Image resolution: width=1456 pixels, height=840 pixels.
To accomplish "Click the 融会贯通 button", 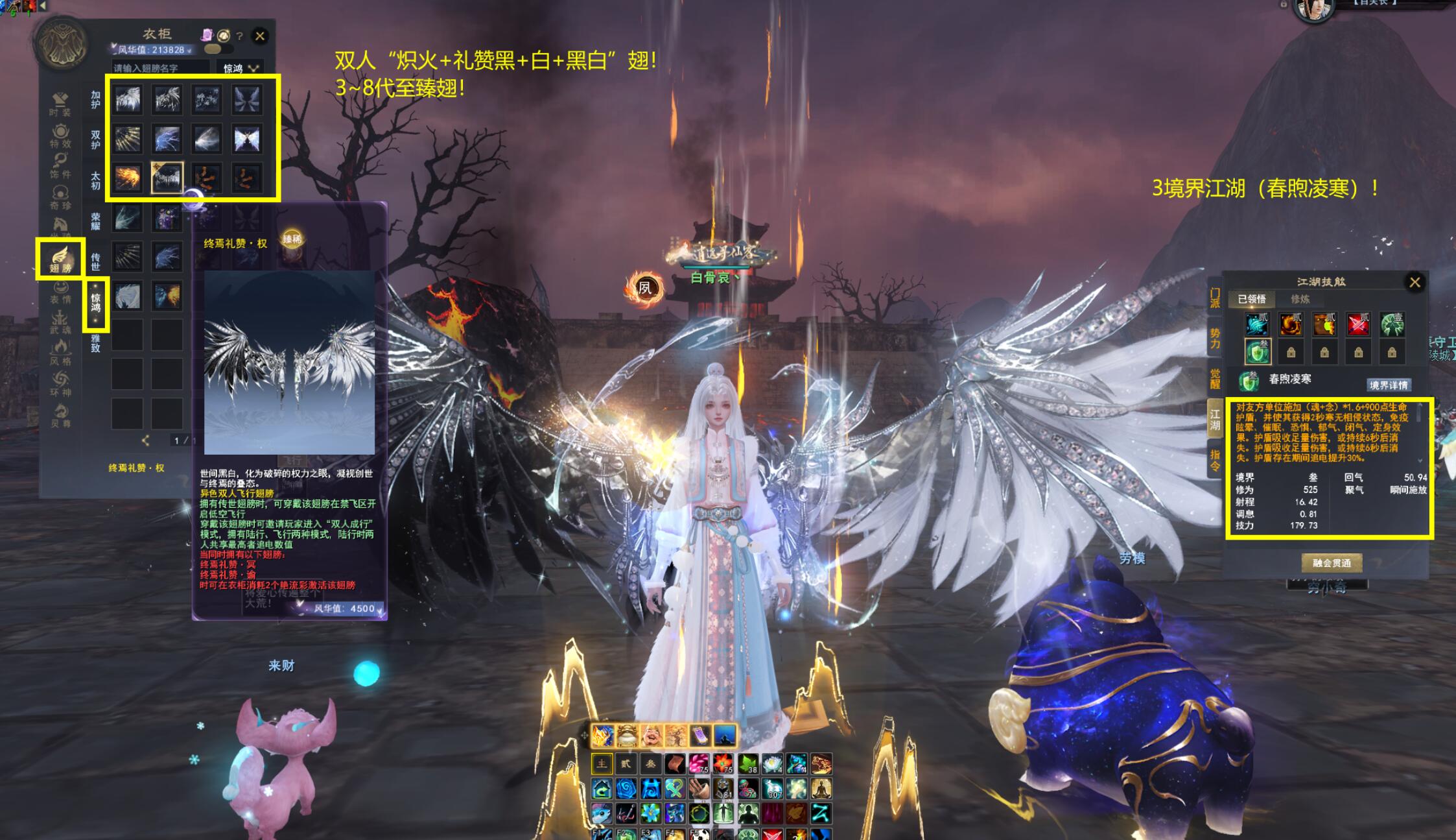I will pos(1332,562).
